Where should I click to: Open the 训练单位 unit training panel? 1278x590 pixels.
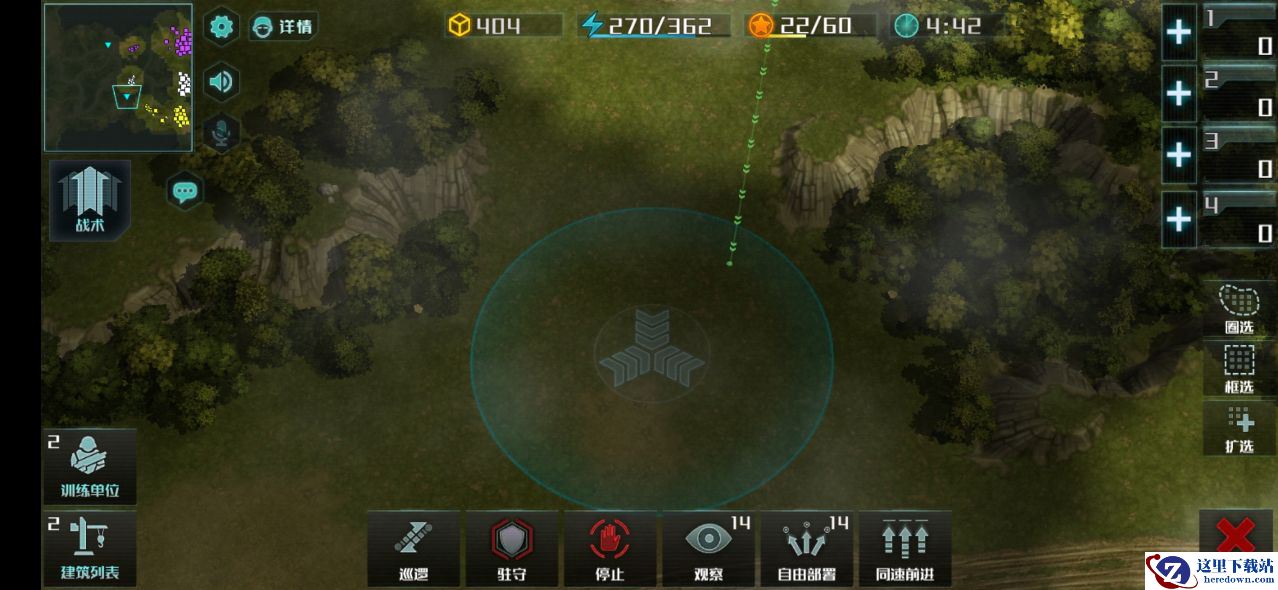90,467
